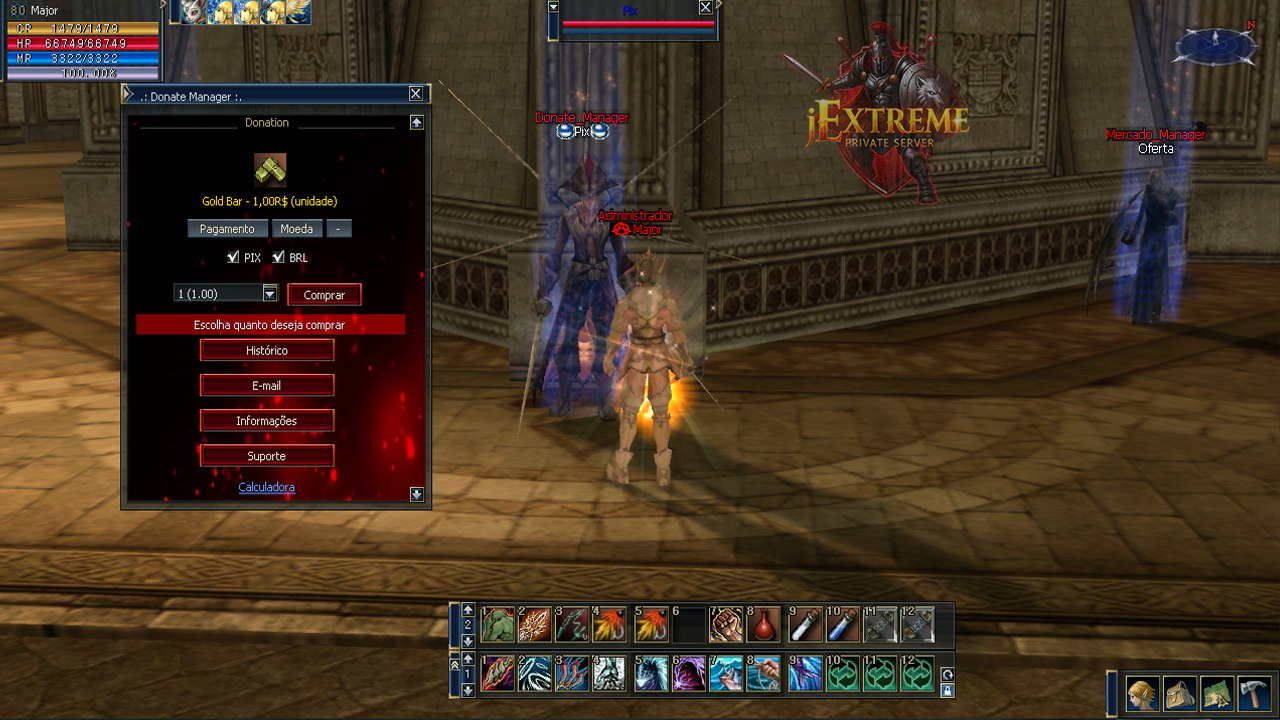Open the character window via elf portrait
Image resolution: width=1280 pixels, height=720 pixels.
click(1143, 693)
